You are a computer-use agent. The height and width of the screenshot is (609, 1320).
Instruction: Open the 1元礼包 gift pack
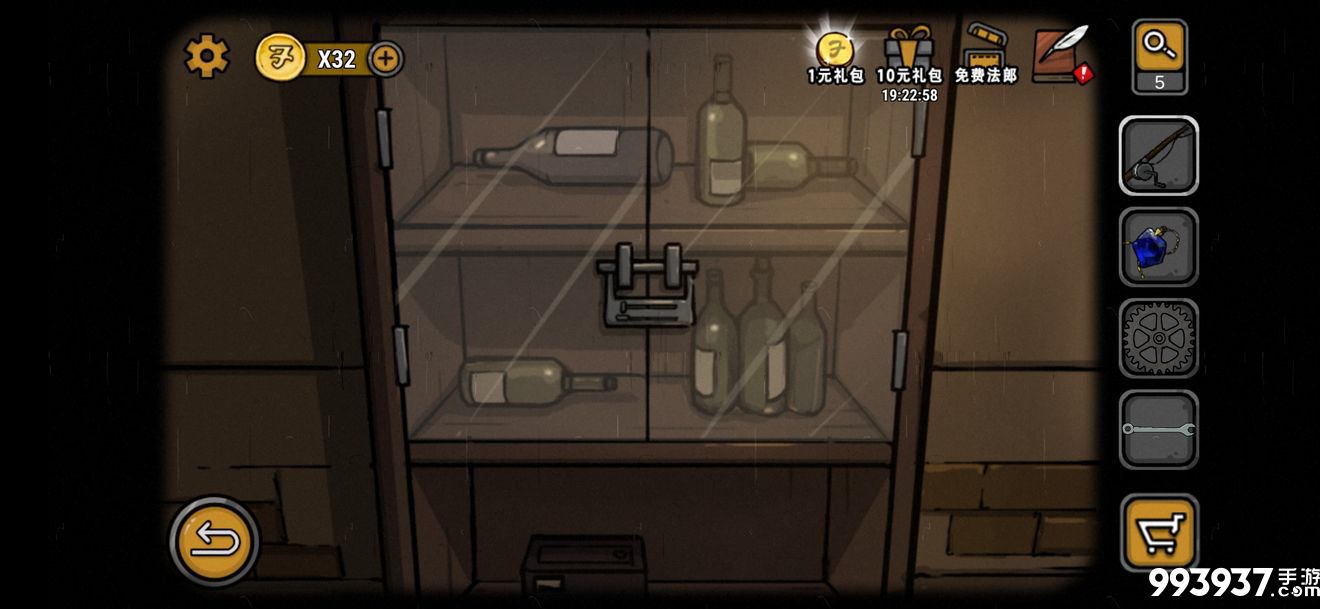pos(835,57)
